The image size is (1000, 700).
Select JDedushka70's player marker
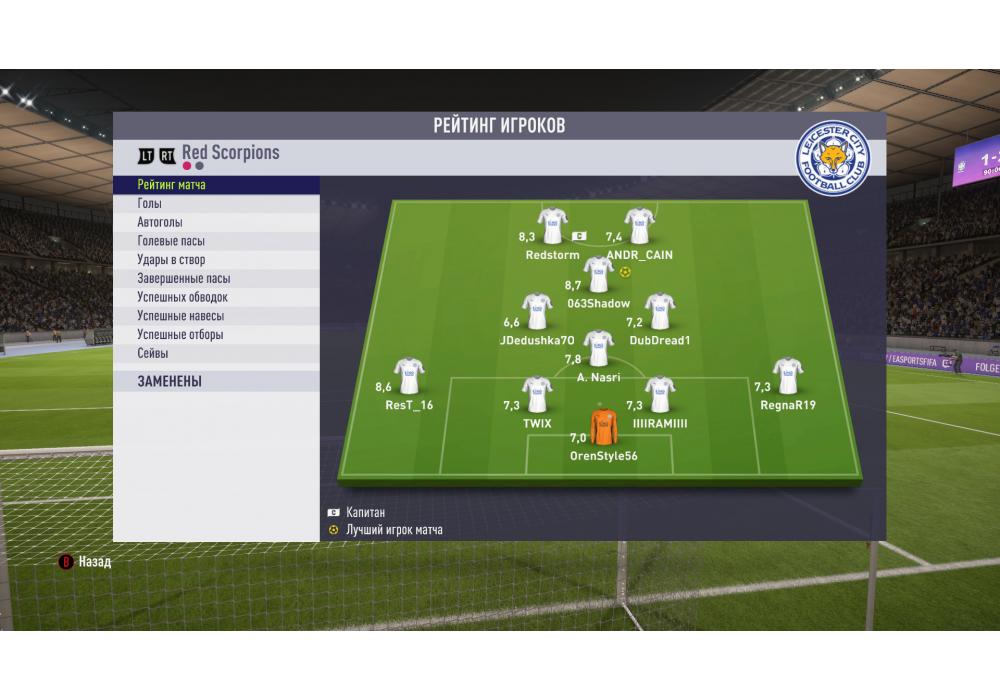click(x=537, y=311)
